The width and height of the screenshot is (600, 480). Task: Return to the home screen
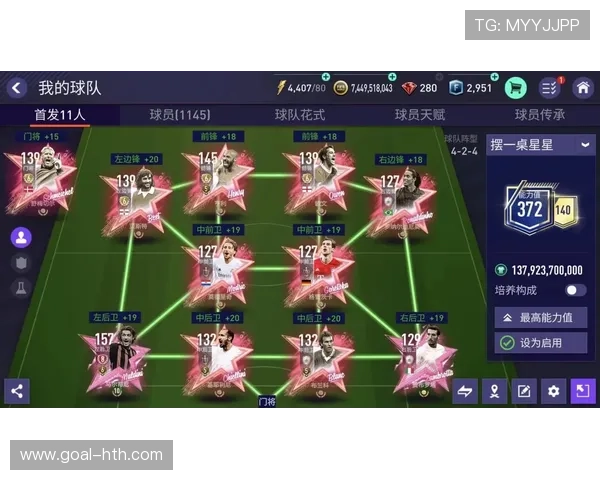[x=582, y=88]
